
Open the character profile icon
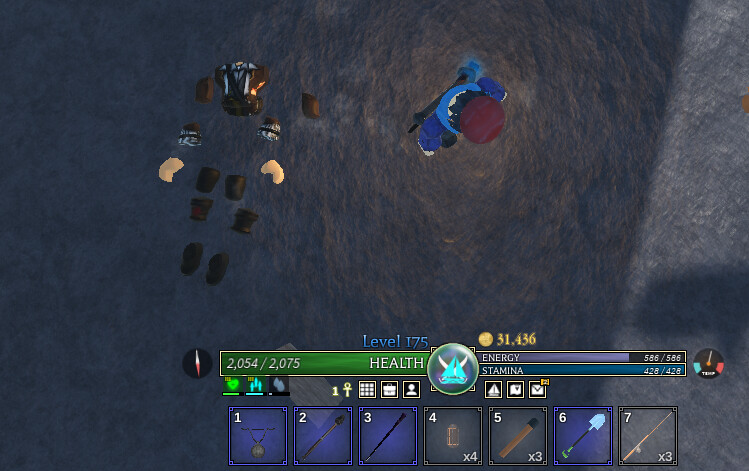pos(411,390)
